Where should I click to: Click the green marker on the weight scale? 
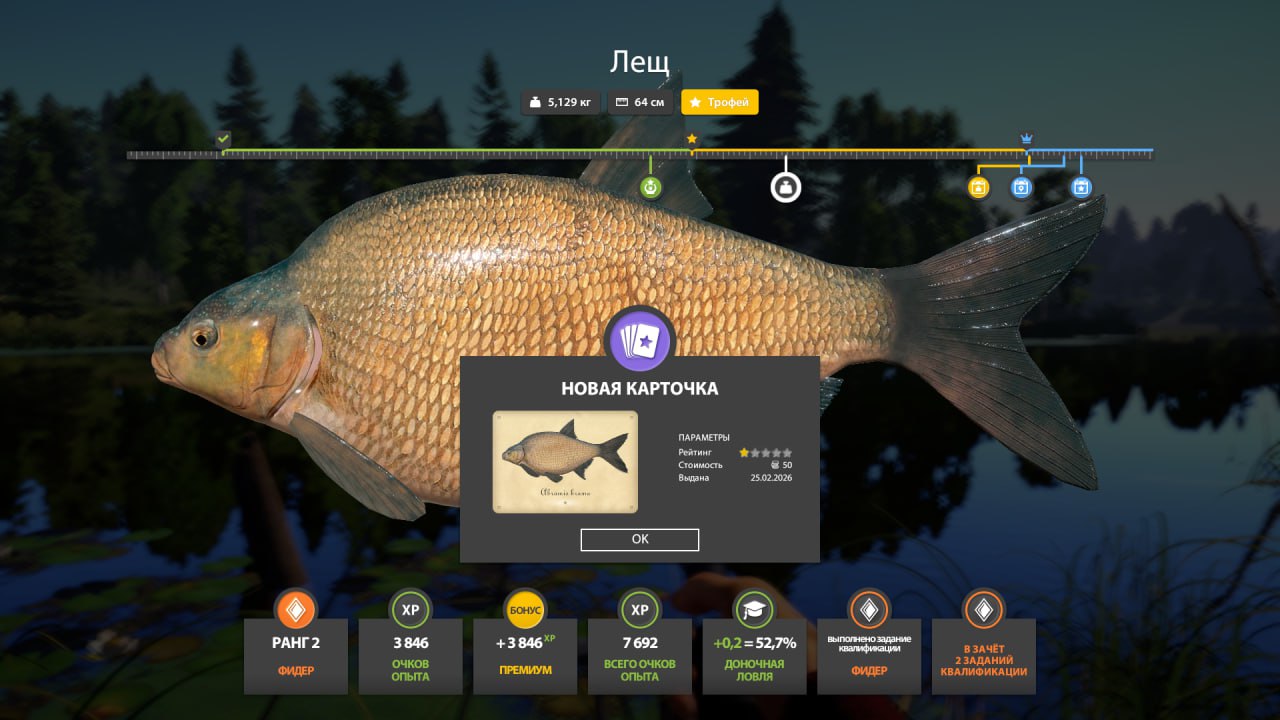(651, 187)
